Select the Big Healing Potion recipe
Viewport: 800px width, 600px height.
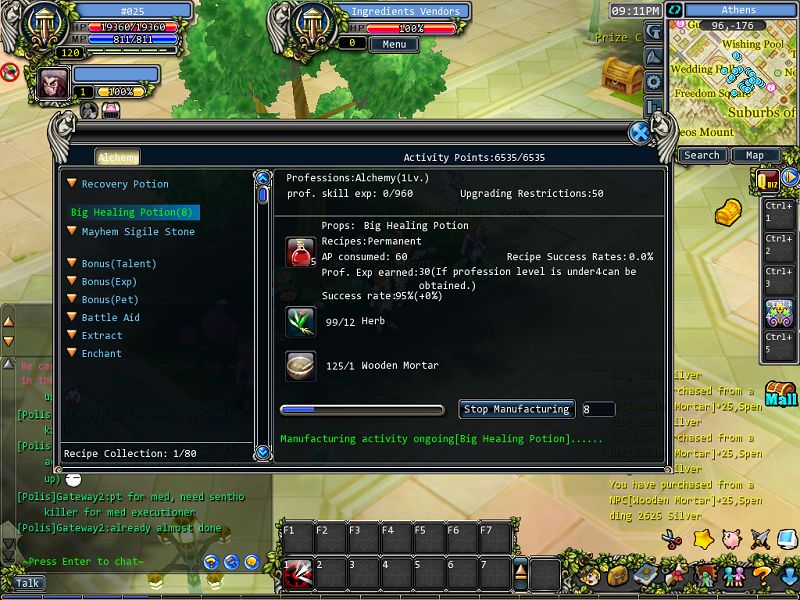click(x=132, y=212)
